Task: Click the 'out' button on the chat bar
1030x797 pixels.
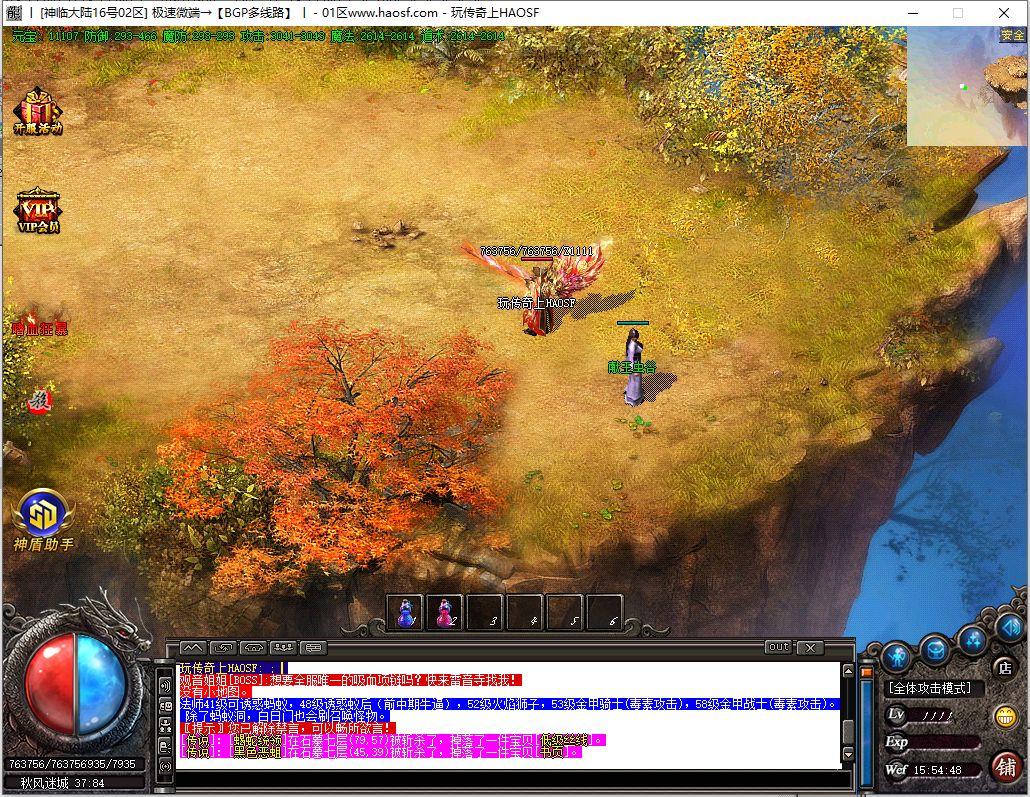Action: (x=778, y=647)
